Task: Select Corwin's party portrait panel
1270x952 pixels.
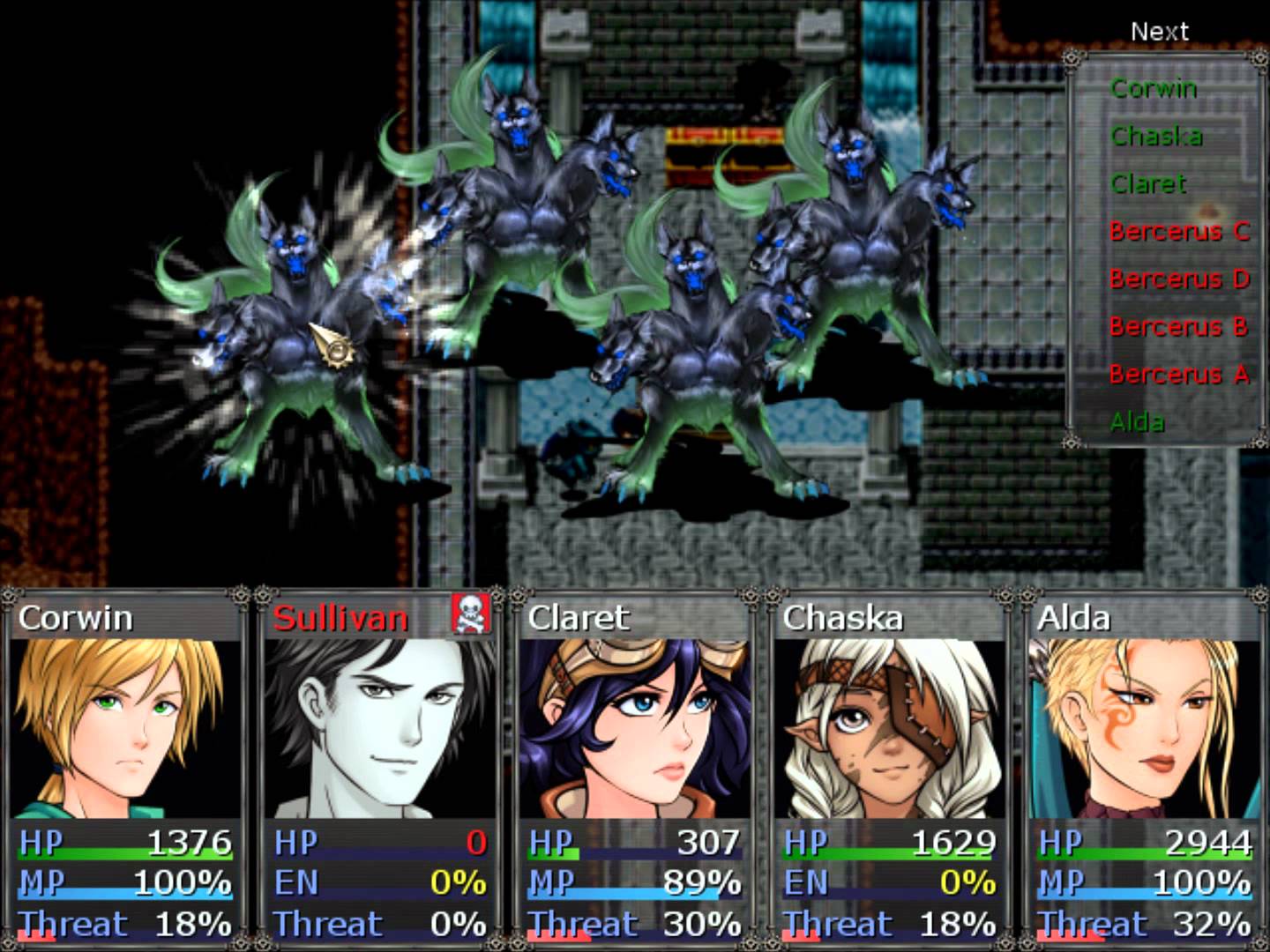Action: pos(125,727)
